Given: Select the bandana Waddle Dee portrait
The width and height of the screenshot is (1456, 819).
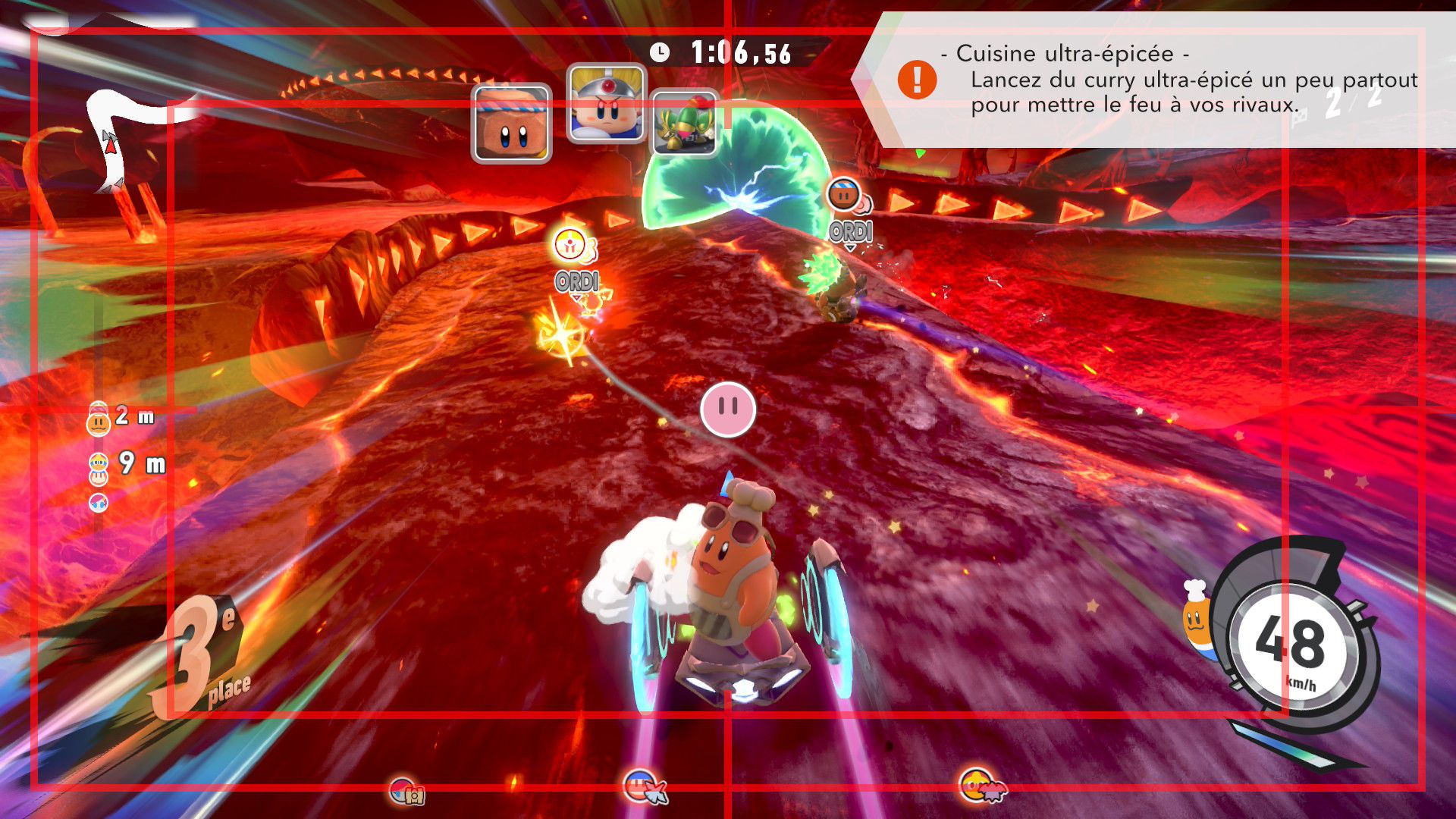Looking at the screenshot, I should click(x=511, y=124).
